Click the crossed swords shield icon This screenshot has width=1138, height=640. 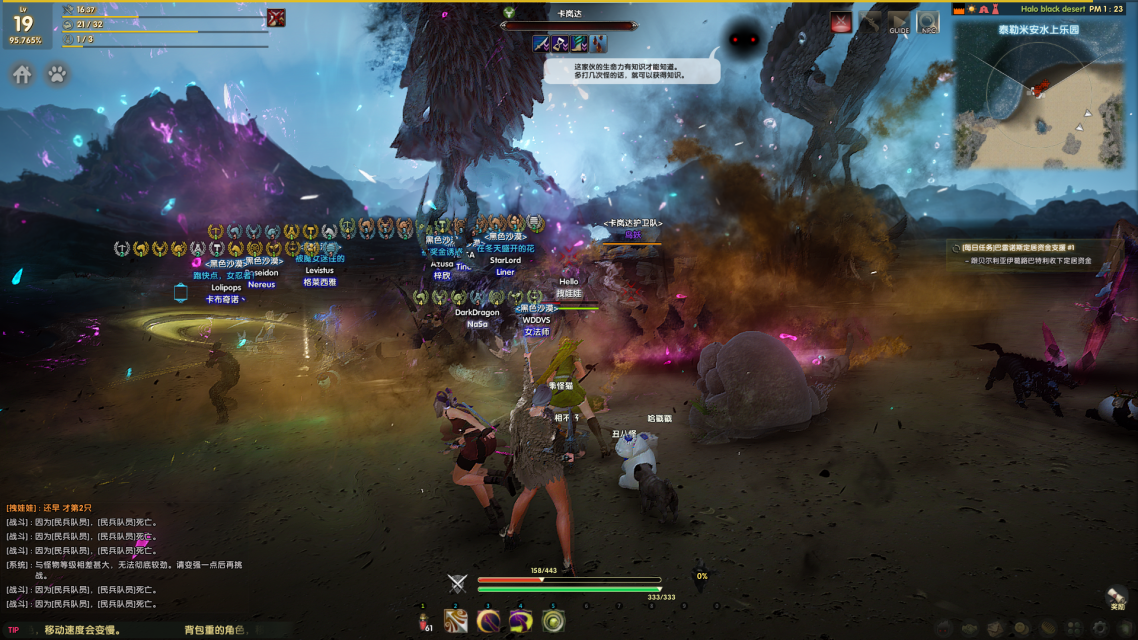tap(457, 584)
